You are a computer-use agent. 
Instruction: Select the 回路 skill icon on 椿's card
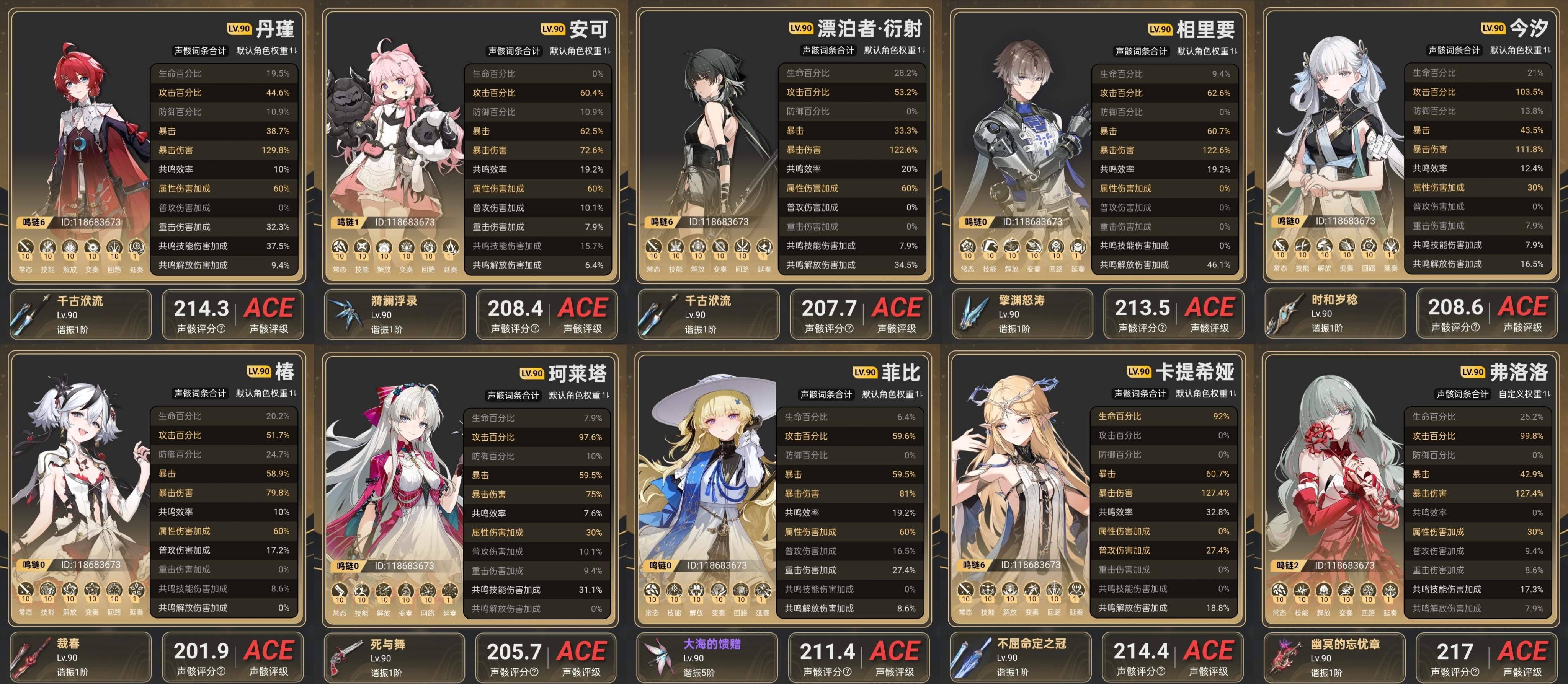coord(116,590)
